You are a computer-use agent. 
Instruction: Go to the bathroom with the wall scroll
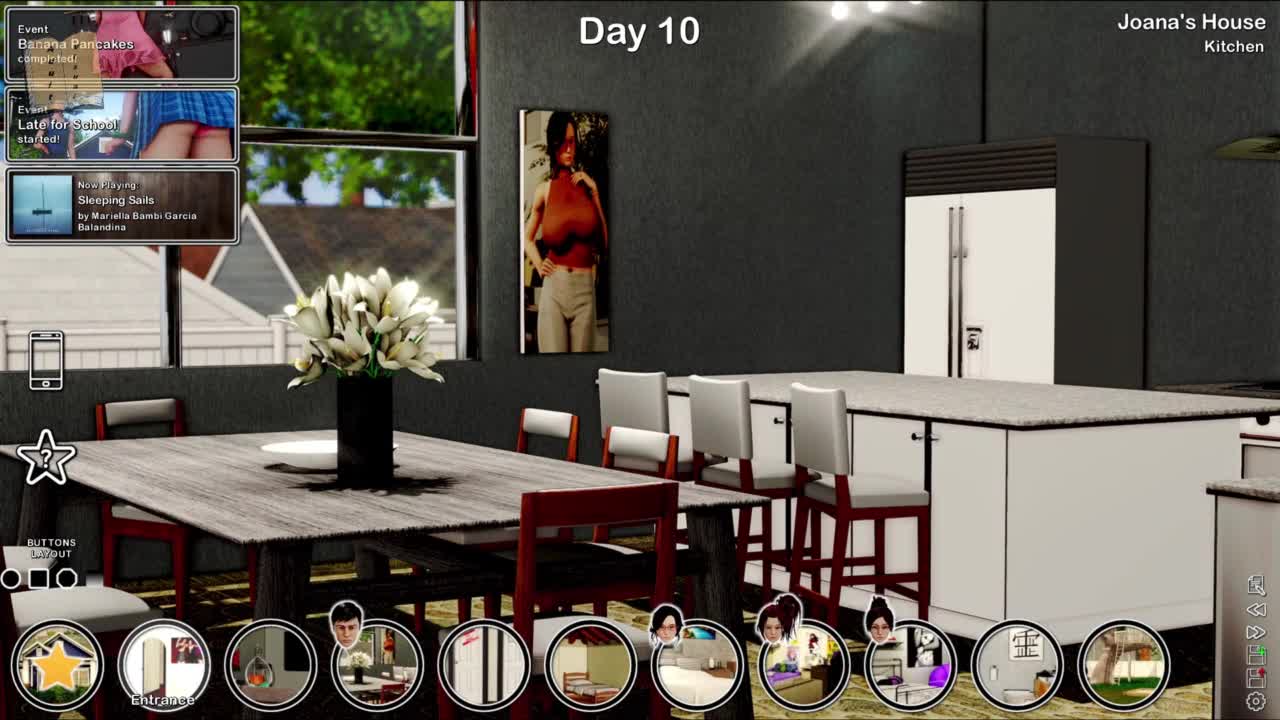coord(1017,665)
